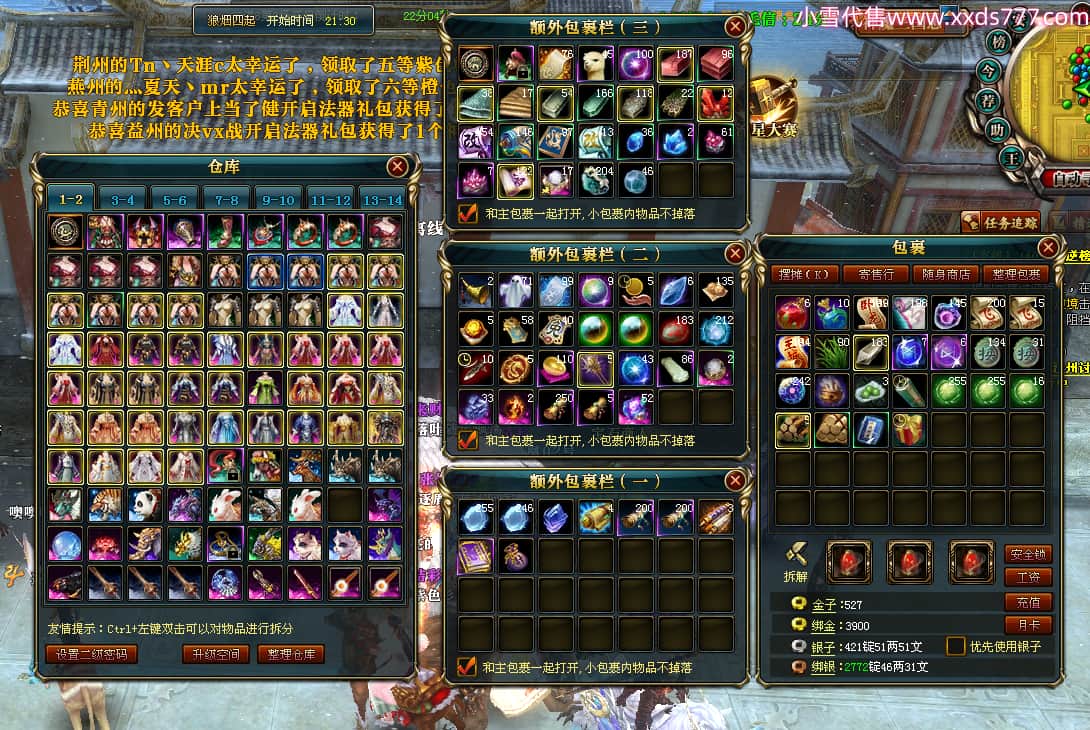1090x730 pixels.
Task: Open warehouse tab 13-14
Action: 382,200
